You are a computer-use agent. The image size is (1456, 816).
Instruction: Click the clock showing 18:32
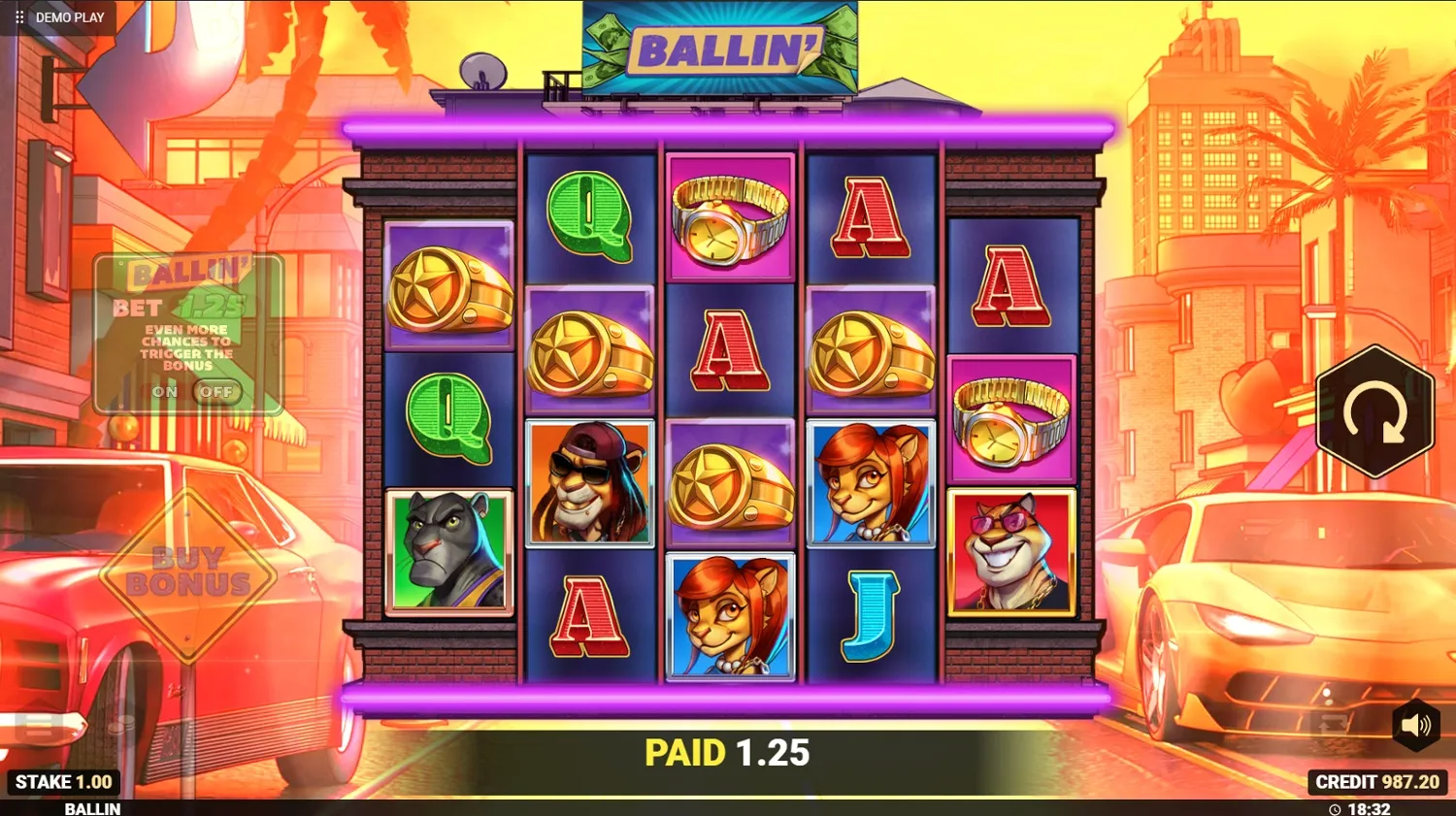[x=1359, y=806]
